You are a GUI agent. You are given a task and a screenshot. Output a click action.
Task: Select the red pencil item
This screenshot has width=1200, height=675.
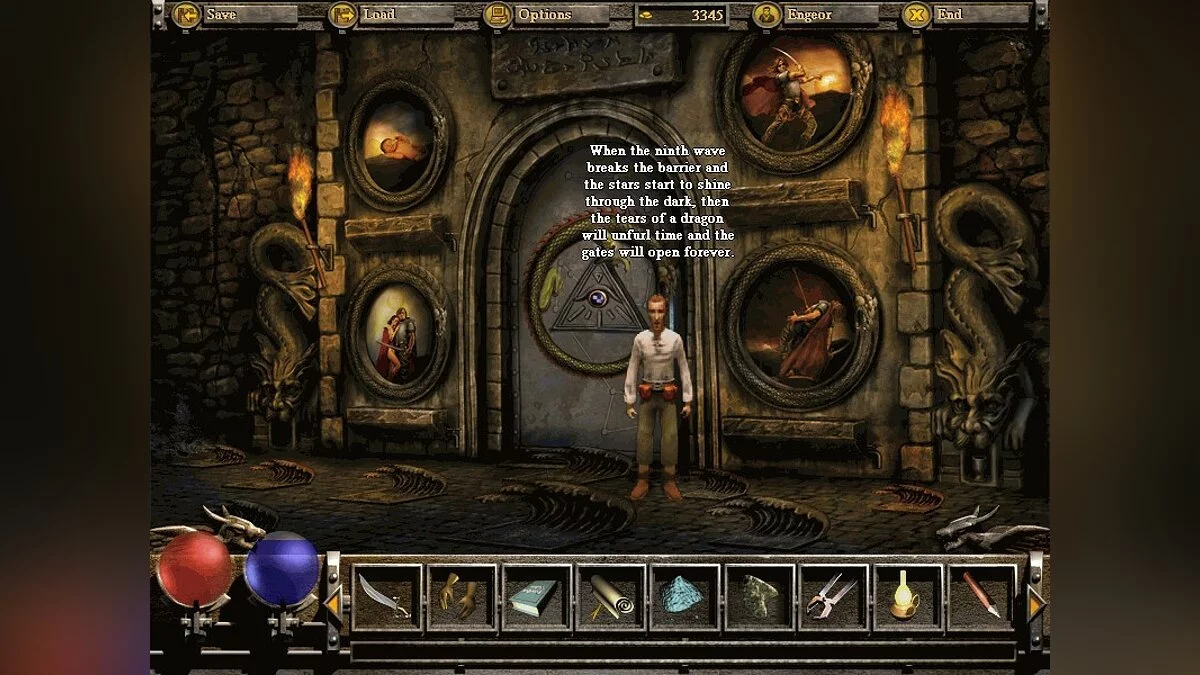pos(982,597)
